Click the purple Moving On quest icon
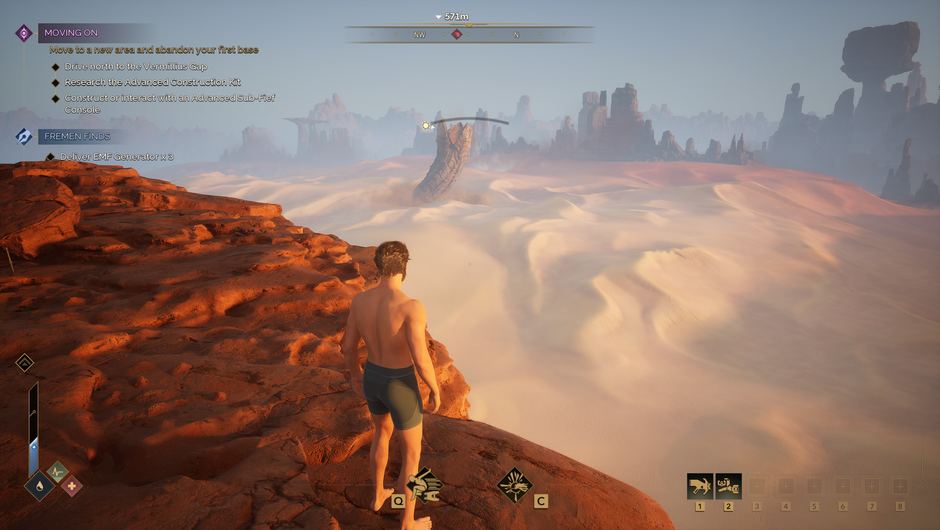 click(24, 33)
